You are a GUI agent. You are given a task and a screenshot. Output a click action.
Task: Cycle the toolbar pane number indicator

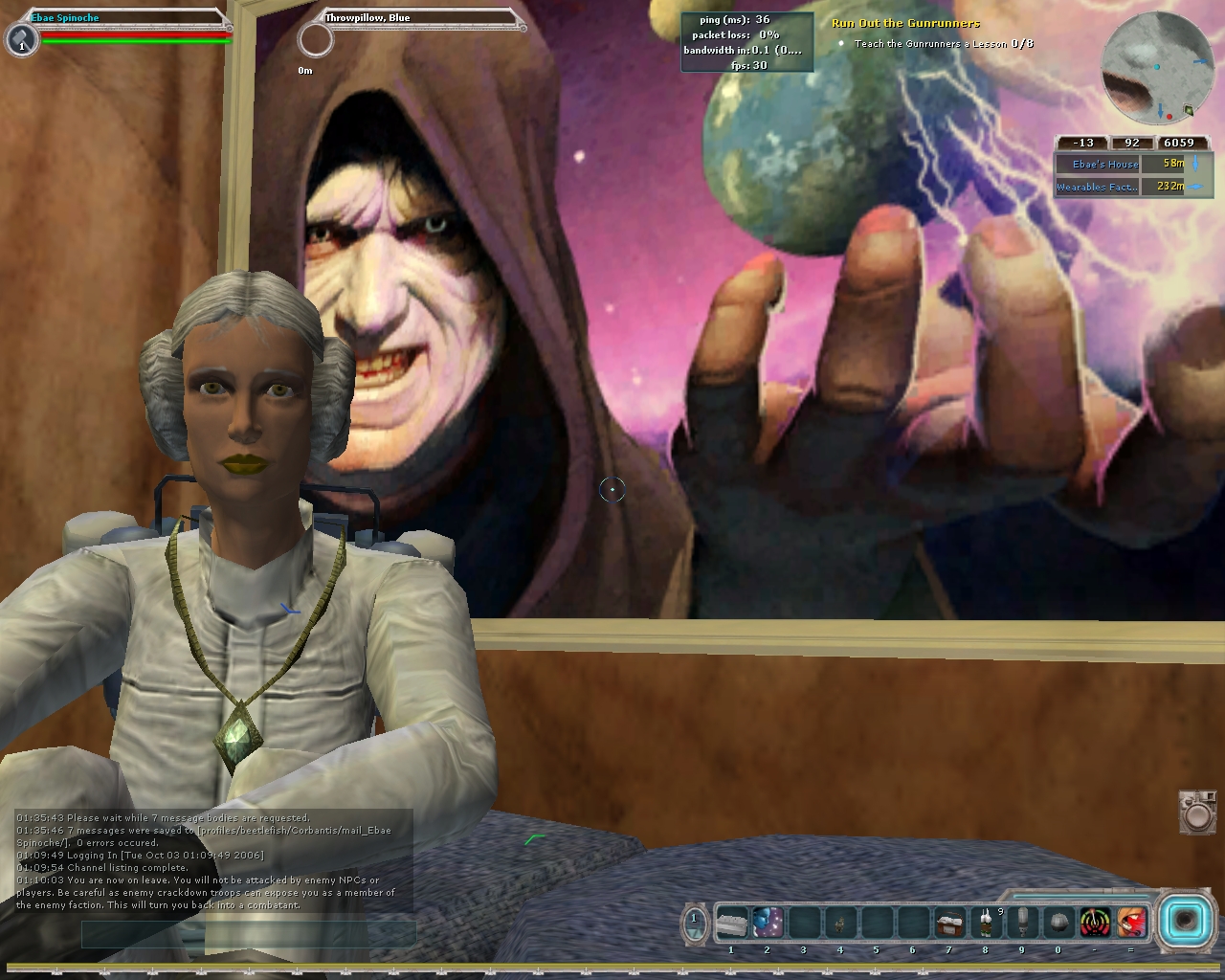tap(694, 920)
